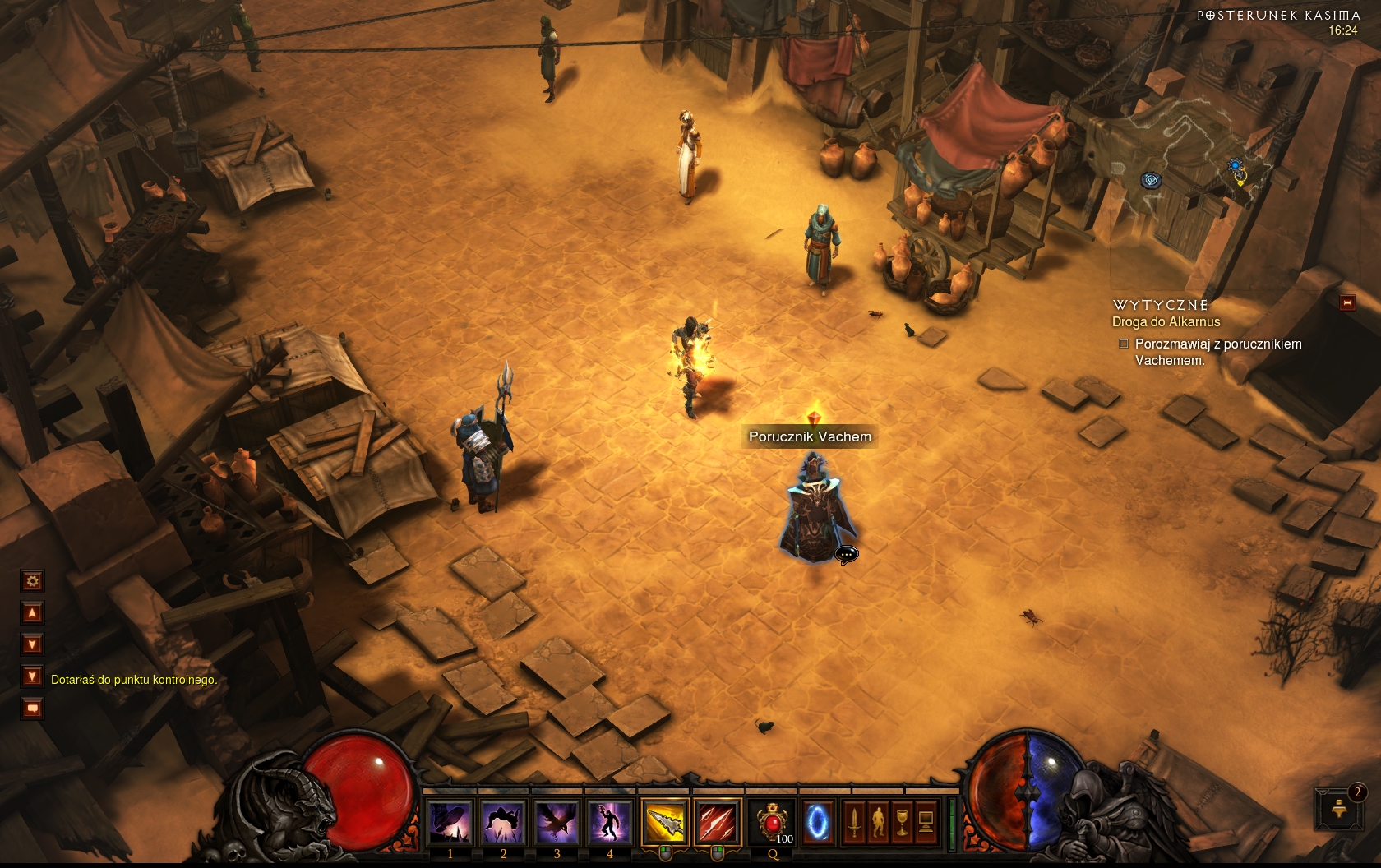Activate the glowing figure skill in slot 4

[x=610, y=821]
